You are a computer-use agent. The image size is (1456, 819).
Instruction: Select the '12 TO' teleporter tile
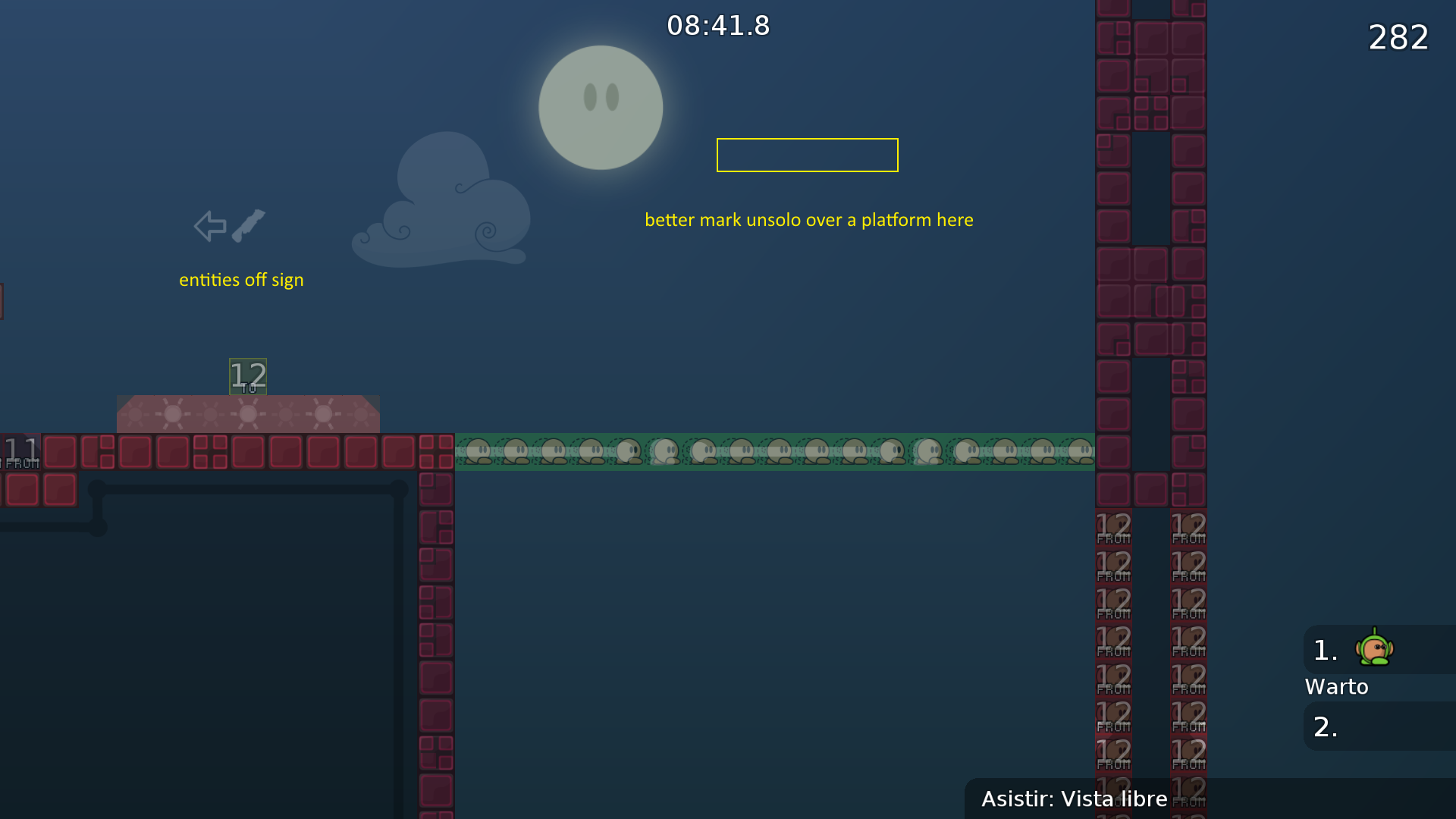coord(247,377)
